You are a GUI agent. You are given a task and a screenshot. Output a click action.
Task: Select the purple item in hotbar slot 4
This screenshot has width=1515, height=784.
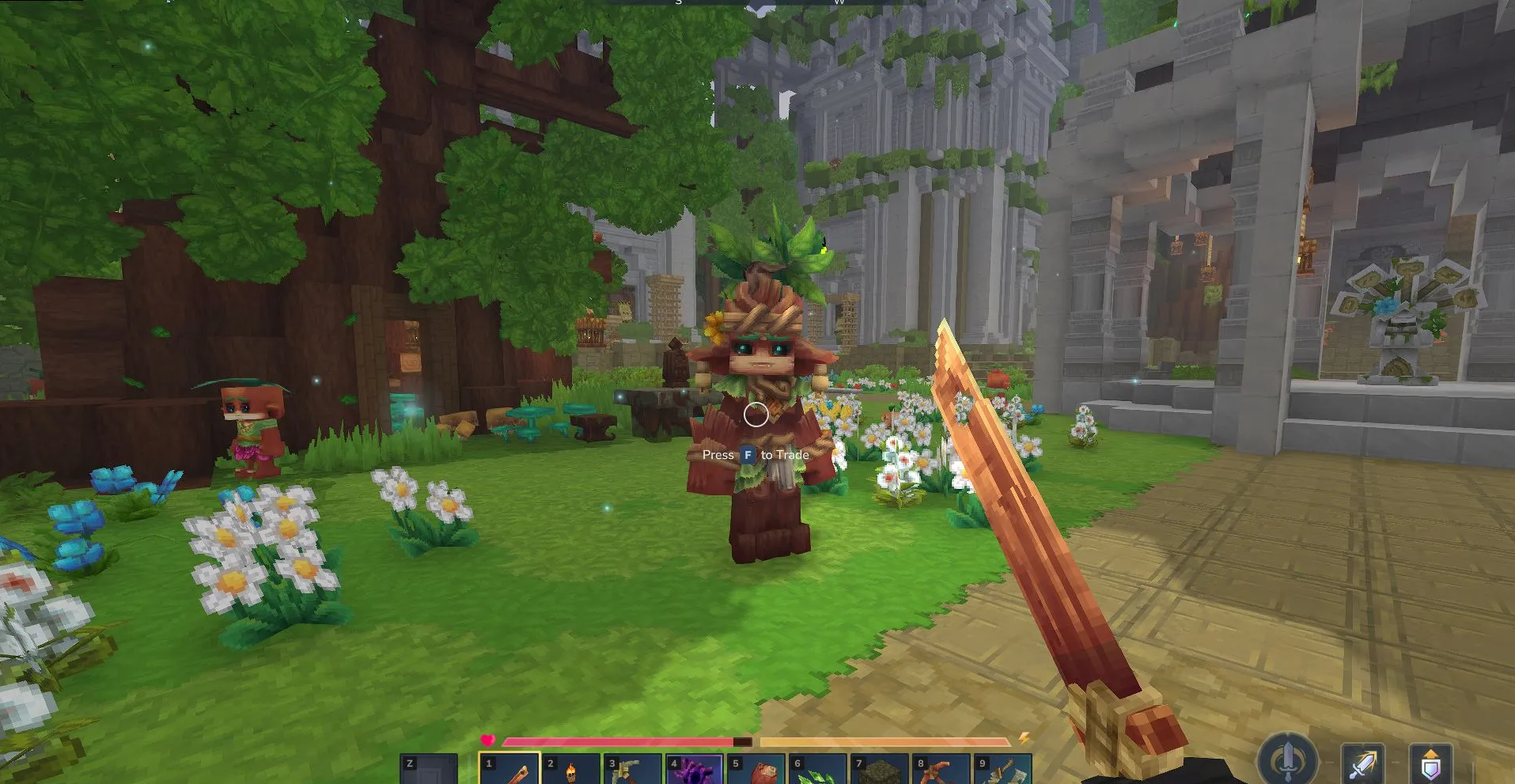tap(695, 769)
